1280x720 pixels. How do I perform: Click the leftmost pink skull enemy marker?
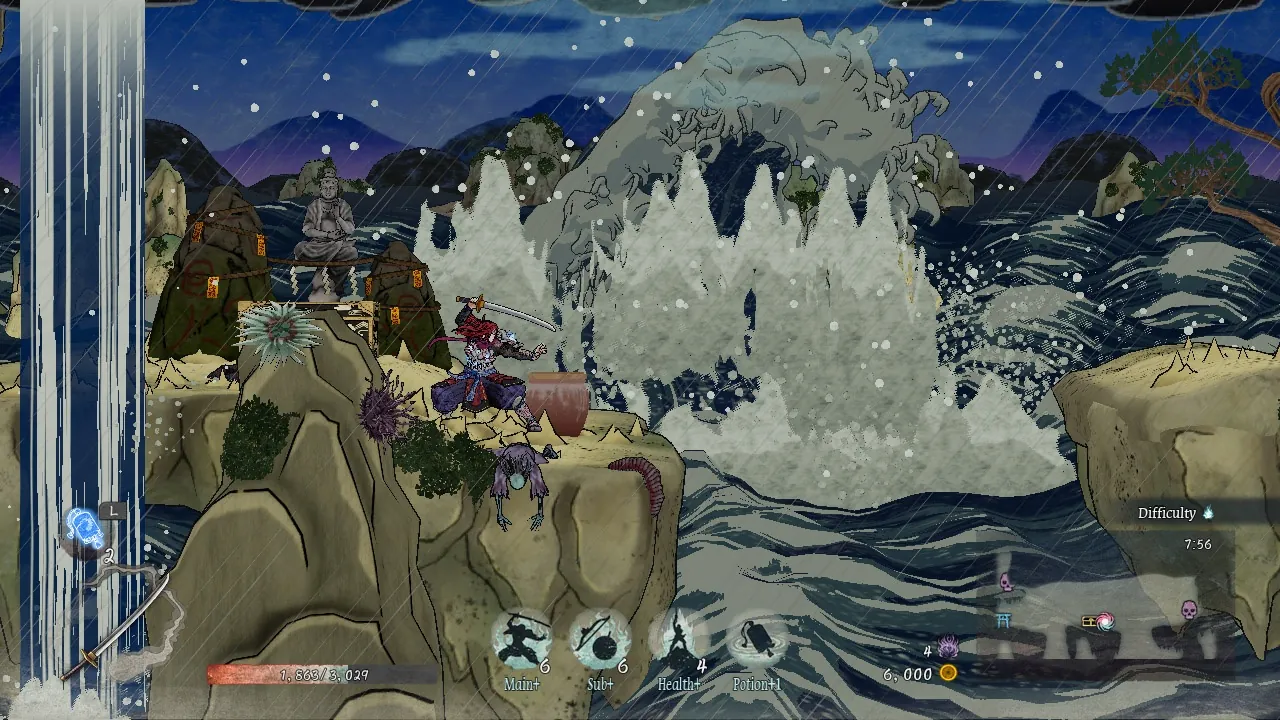tap(1007, 582)
